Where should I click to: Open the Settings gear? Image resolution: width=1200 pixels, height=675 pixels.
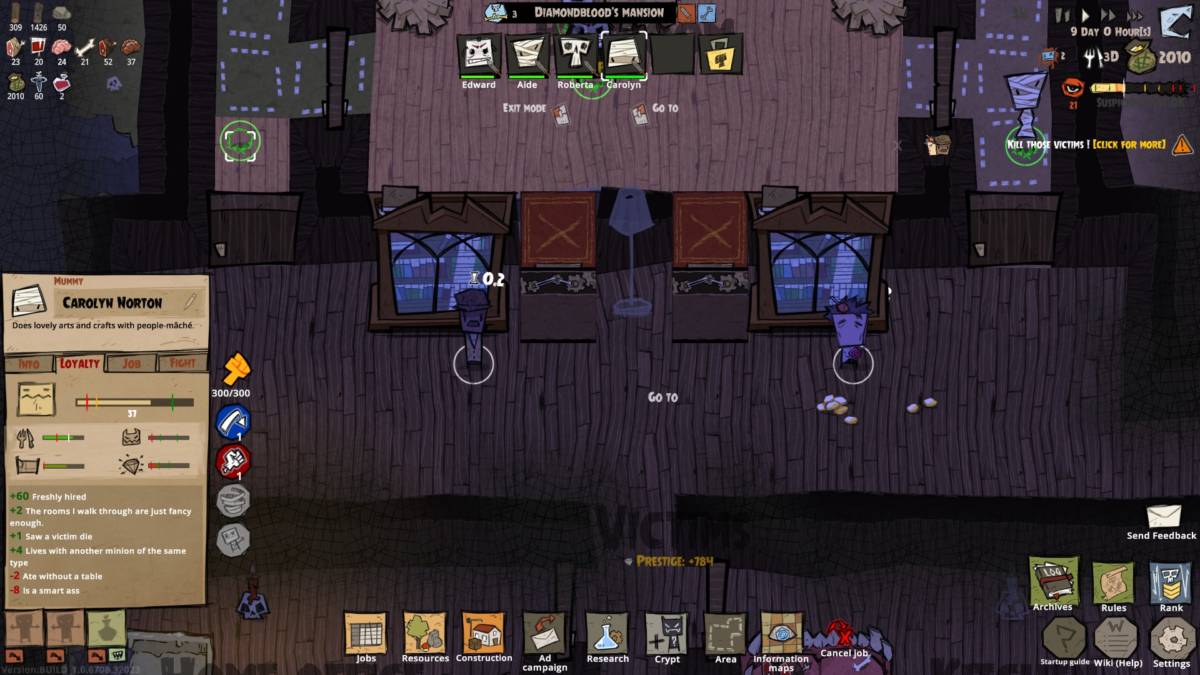pyautogui.click(x=1171, y=638)
